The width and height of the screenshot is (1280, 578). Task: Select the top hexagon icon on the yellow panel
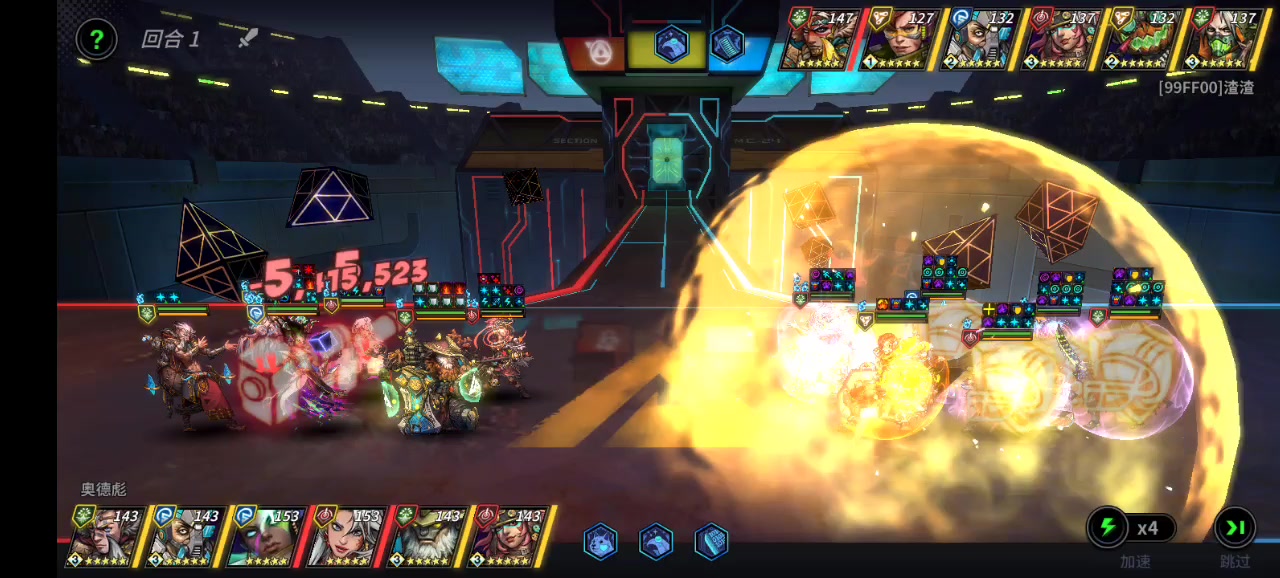[x=671, y=44]
